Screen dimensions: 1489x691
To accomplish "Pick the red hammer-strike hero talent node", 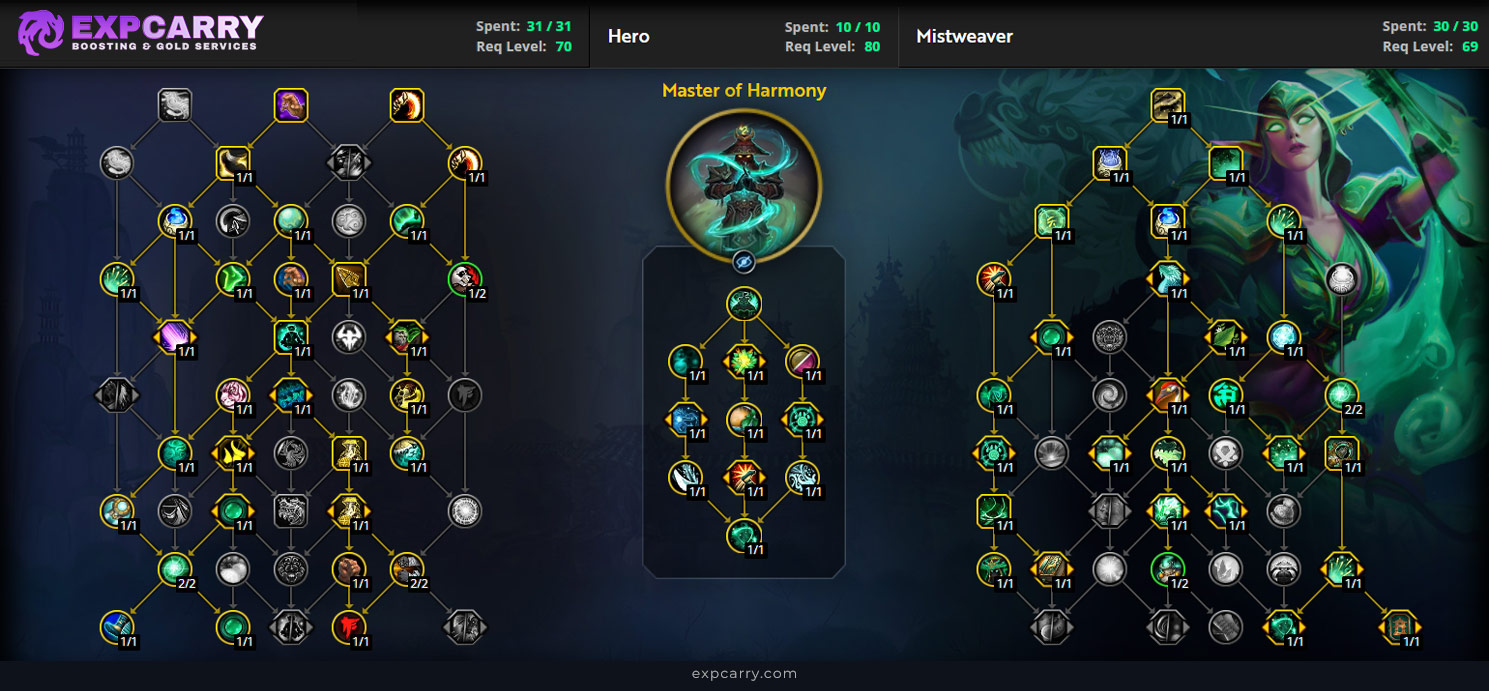I will click(743, 477).
